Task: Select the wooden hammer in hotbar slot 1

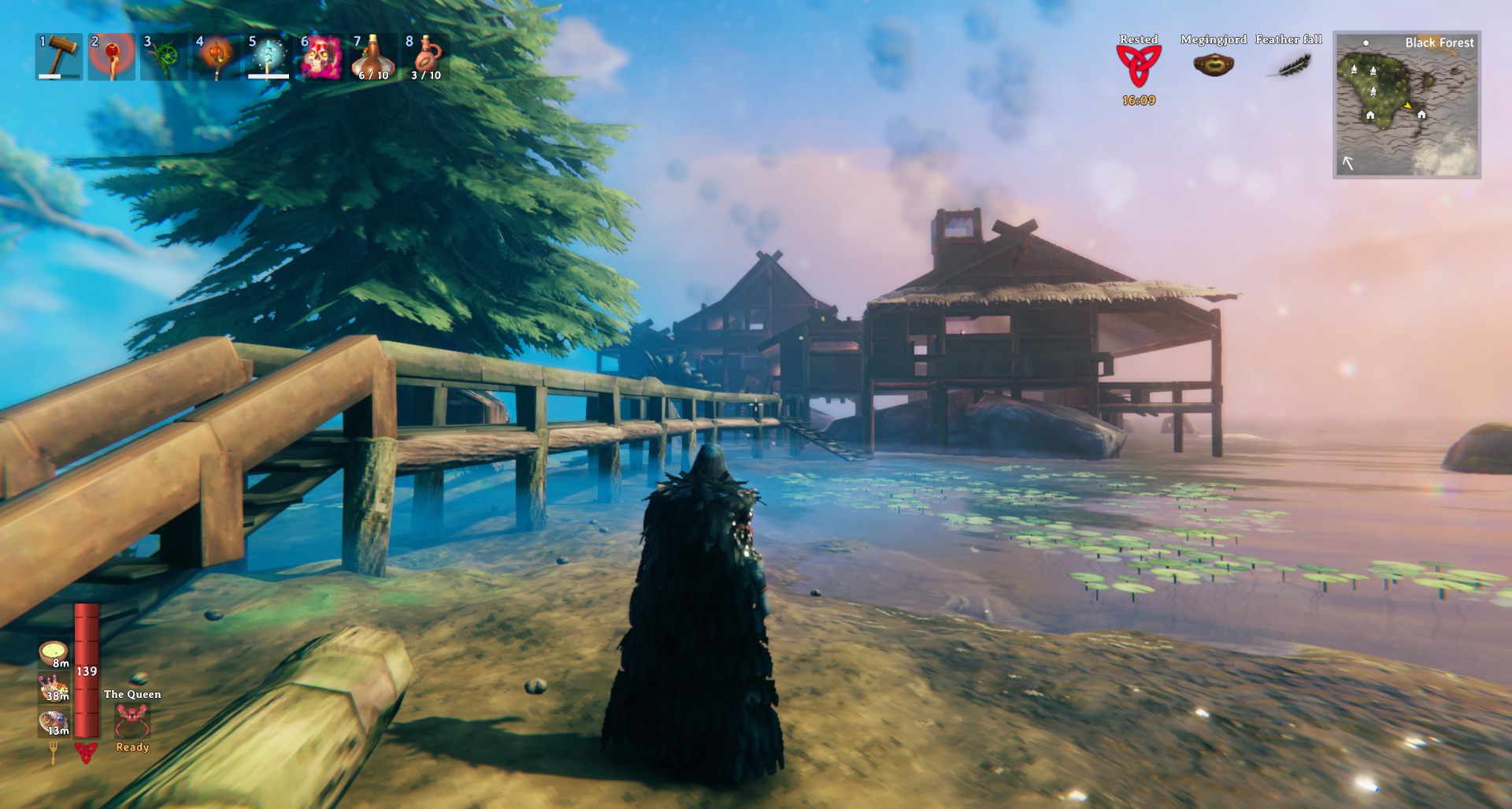Action: point(59,56)
